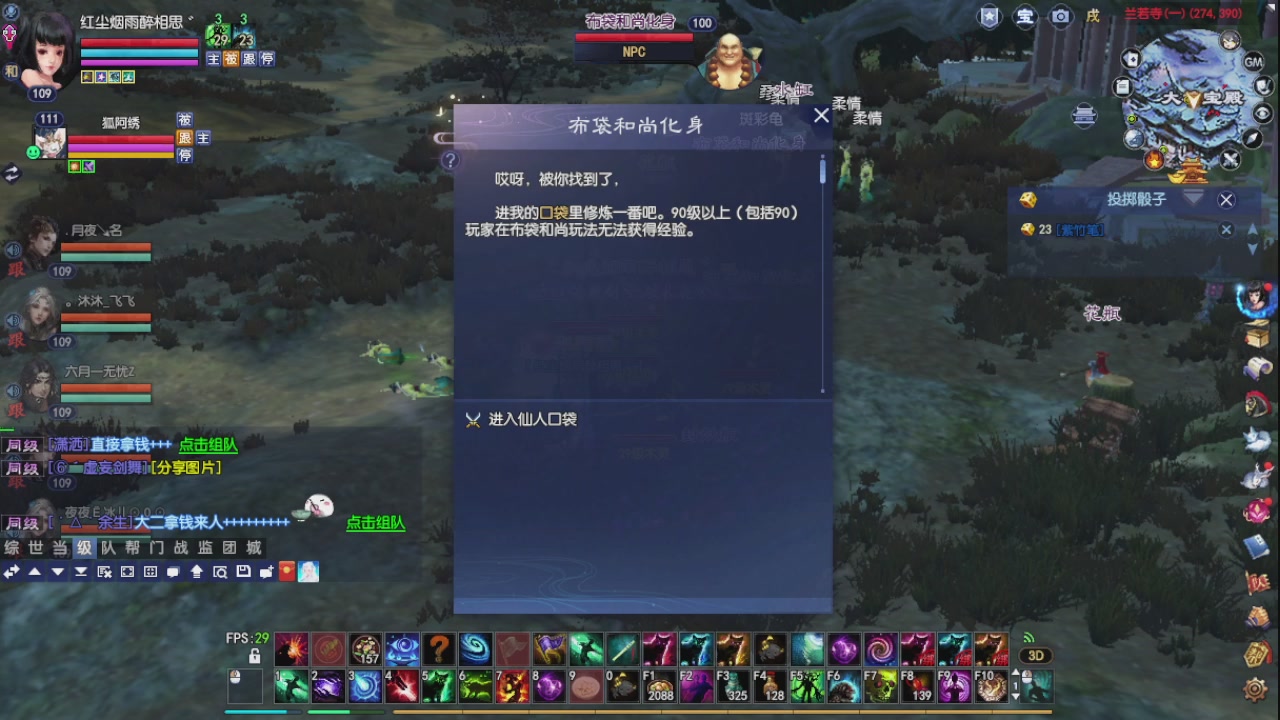This screenshot has height=720, width=1280.
Task: Open the red envelope icon in chat toolbar
Action: coord(286,572)
